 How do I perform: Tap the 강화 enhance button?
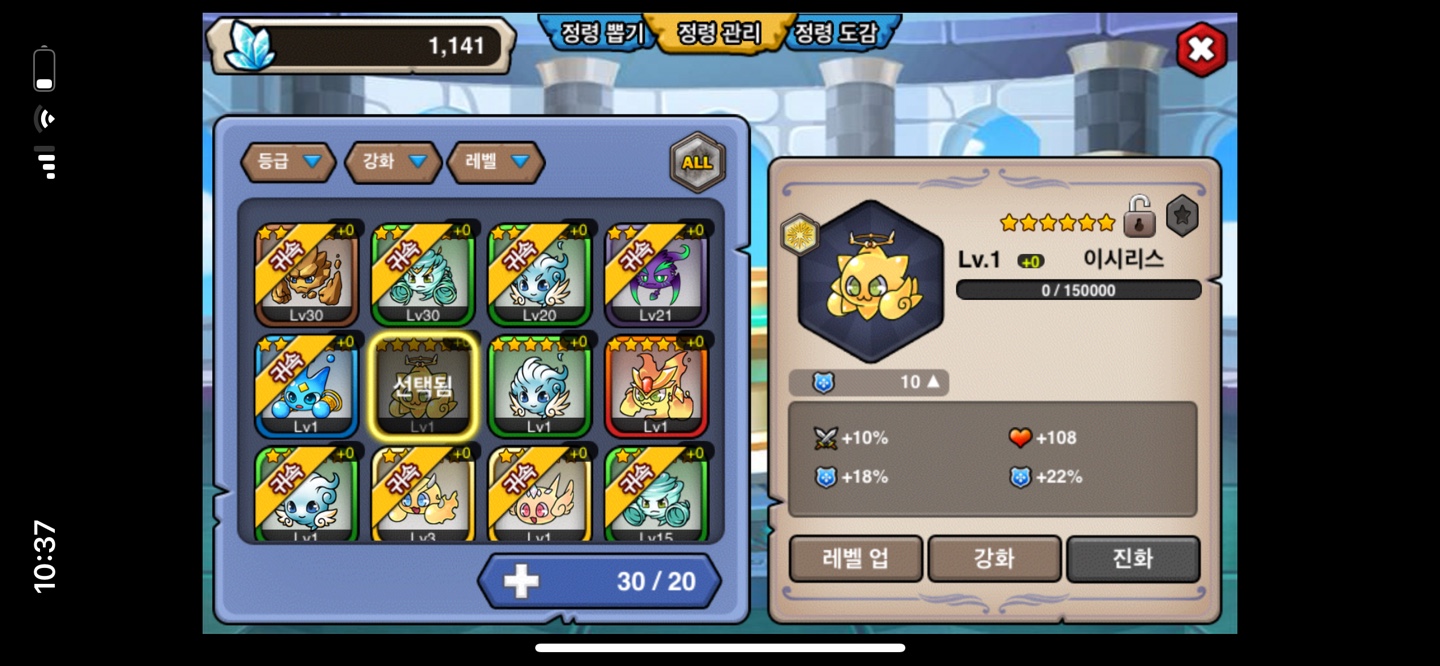click(x=994, y=559)
